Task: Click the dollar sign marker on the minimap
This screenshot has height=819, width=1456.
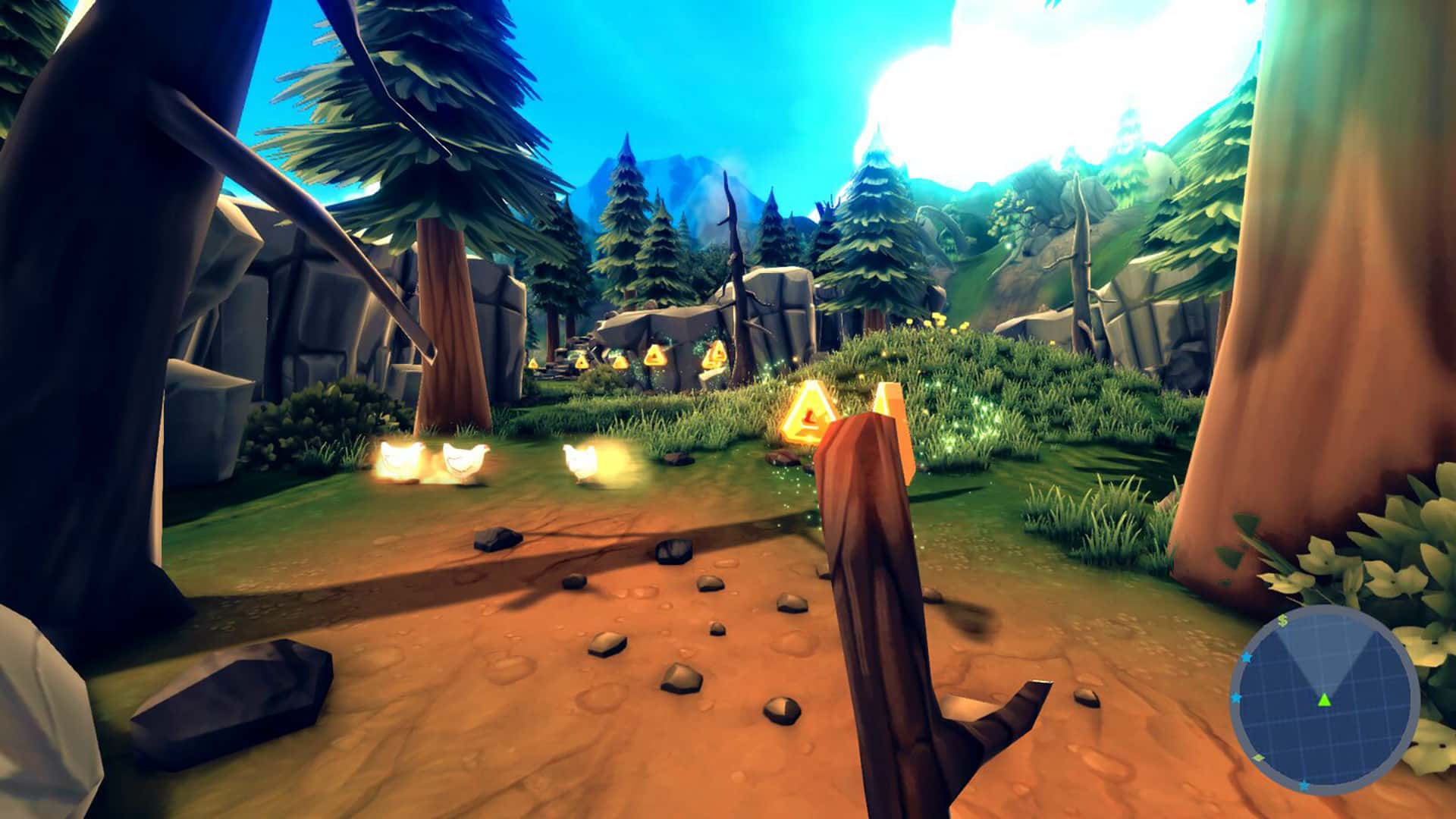Action: [1282, 620]
